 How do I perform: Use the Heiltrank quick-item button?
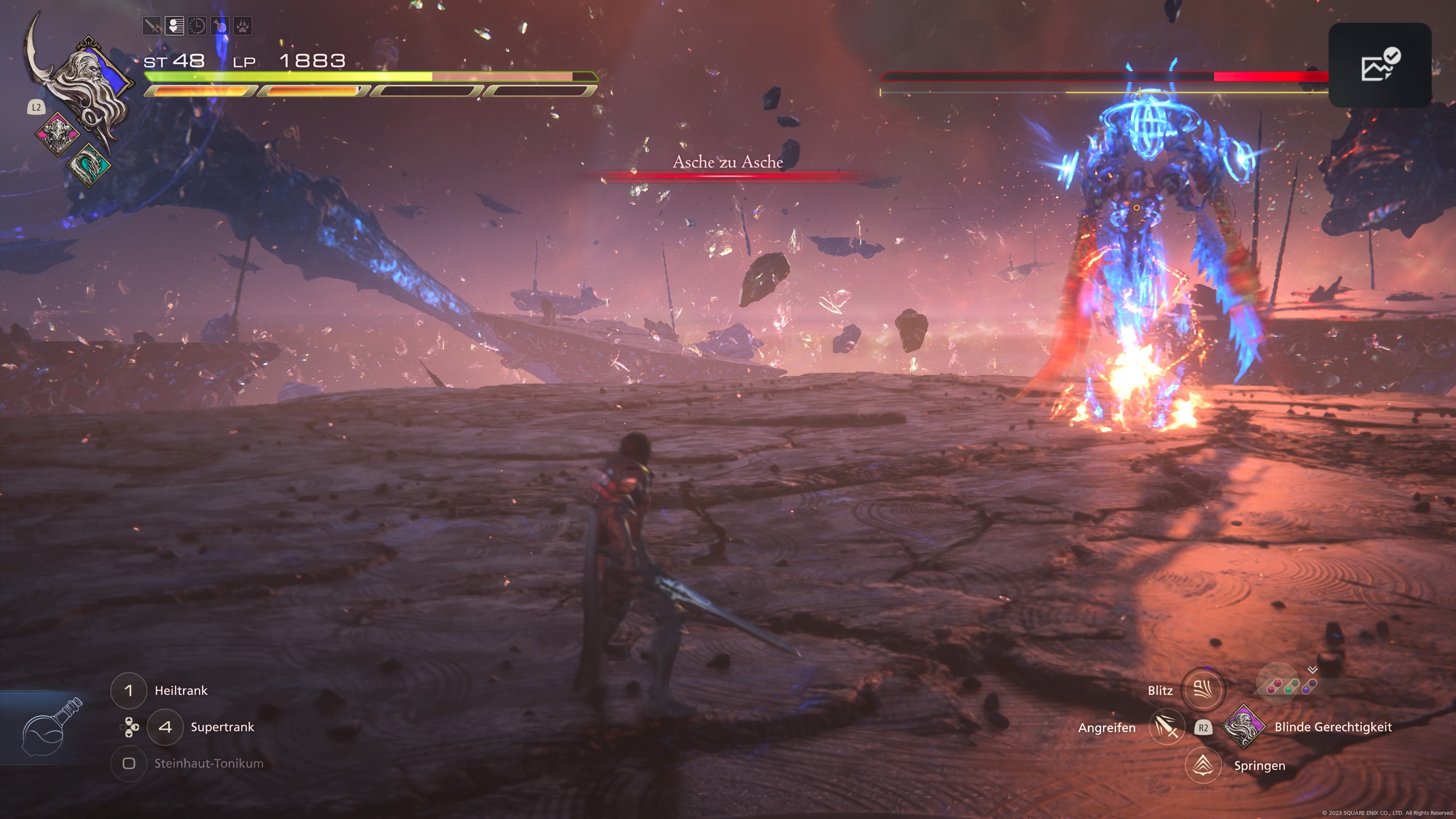[x=129, y=691]
